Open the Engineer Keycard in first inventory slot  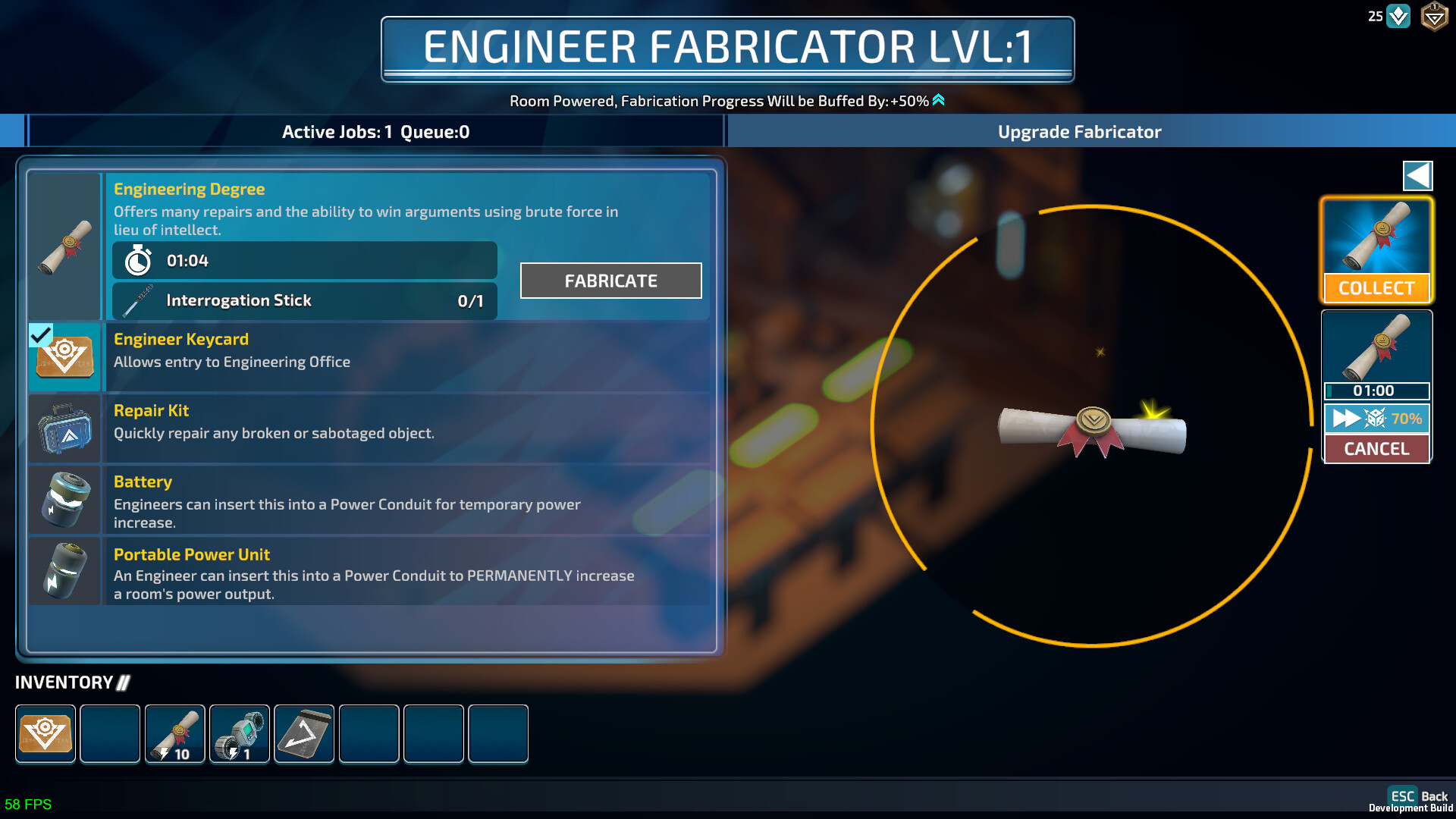[45, 733]
